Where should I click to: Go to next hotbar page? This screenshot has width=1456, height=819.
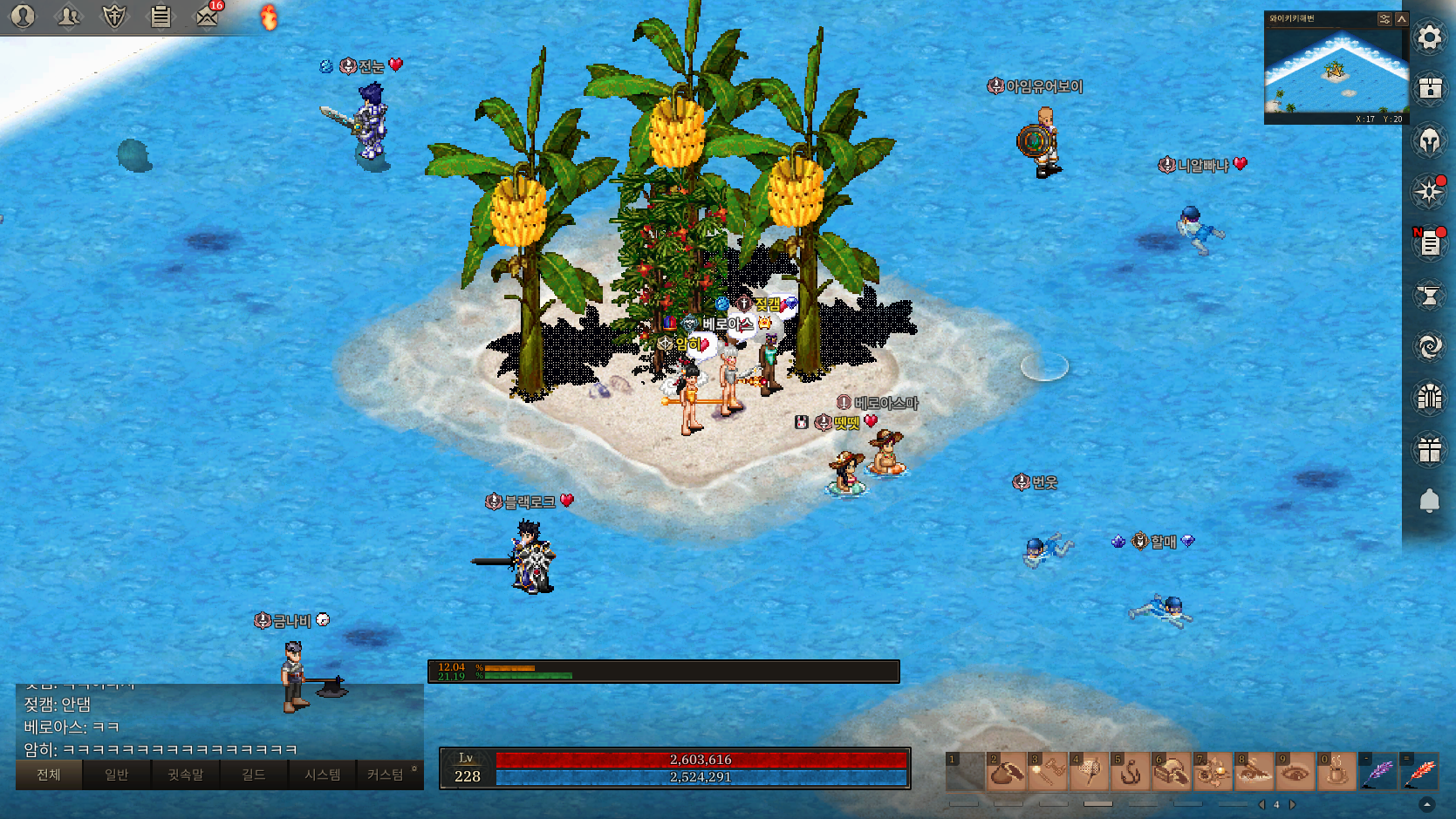[x=1292, y=804]
